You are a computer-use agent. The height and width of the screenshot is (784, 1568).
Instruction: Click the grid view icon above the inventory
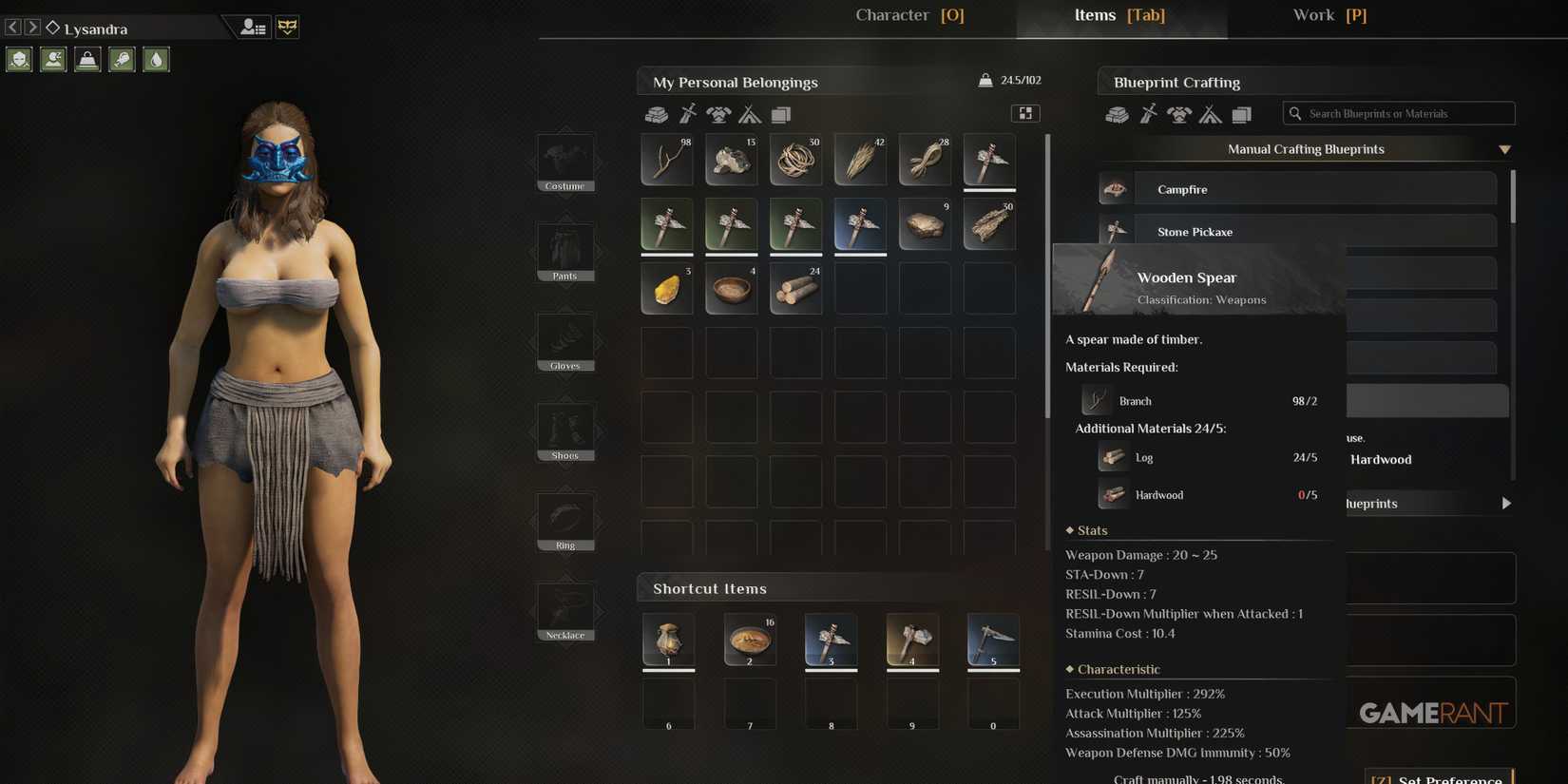(1025, 112)
